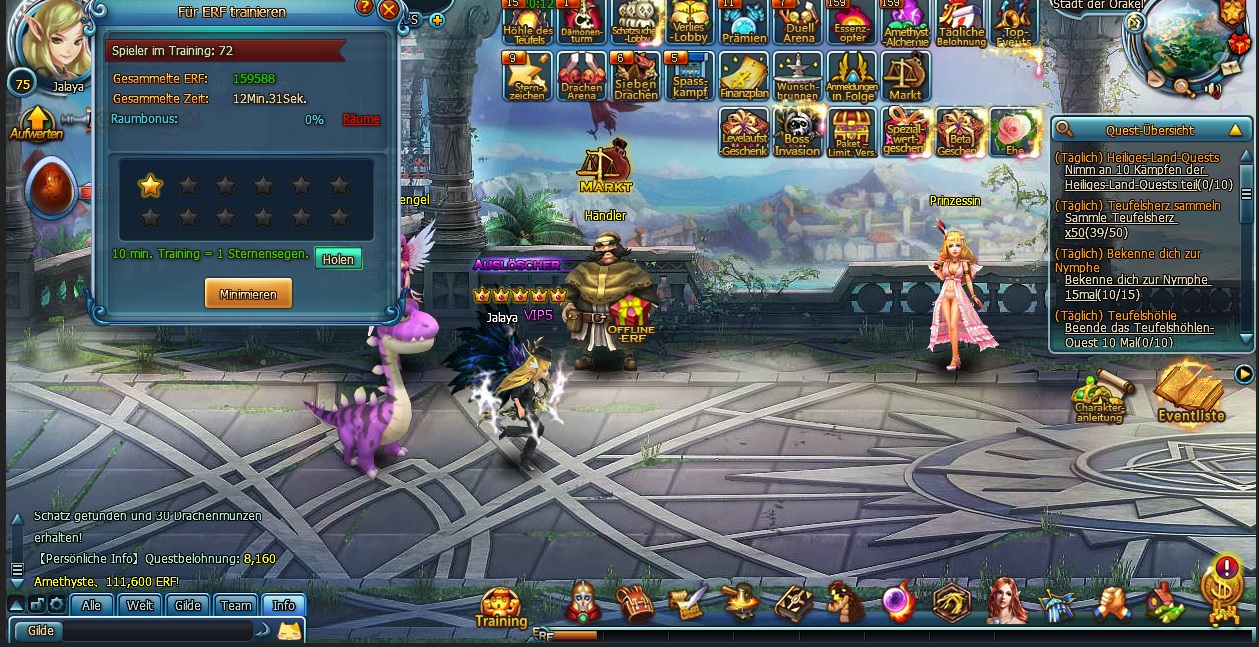Select the Team chat tab
The height and width of the screenshot is (647, 1259).
236,605
